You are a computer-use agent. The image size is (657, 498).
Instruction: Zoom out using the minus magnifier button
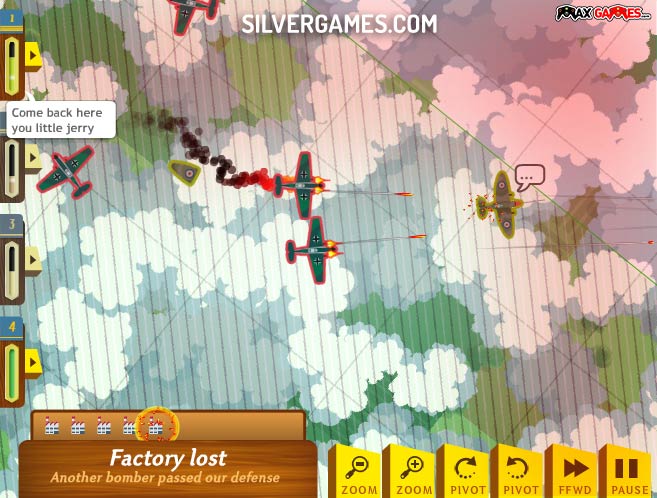[x=357, y=472]
